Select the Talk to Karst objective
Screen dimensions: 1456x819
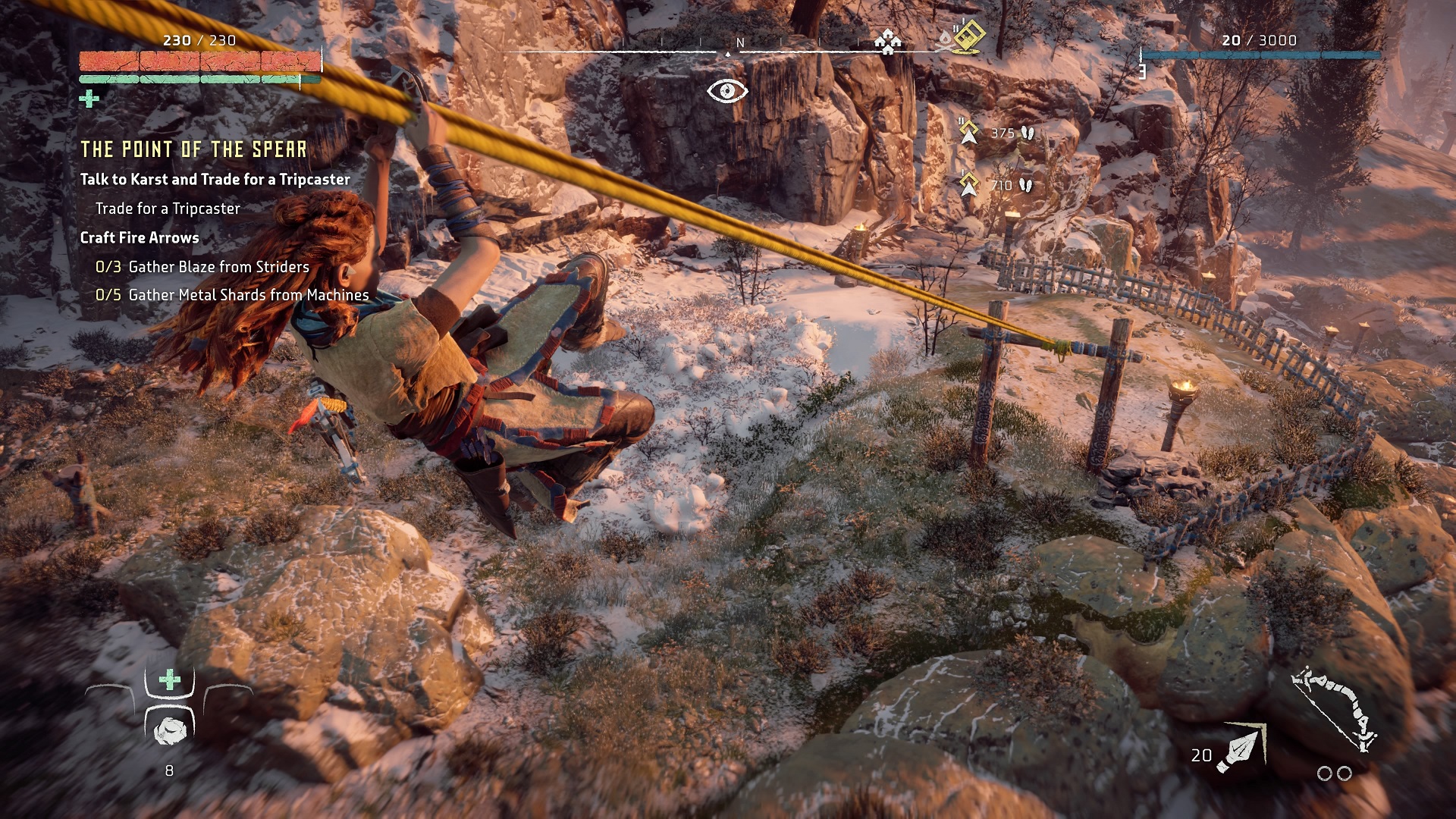(x=215, y=180)
